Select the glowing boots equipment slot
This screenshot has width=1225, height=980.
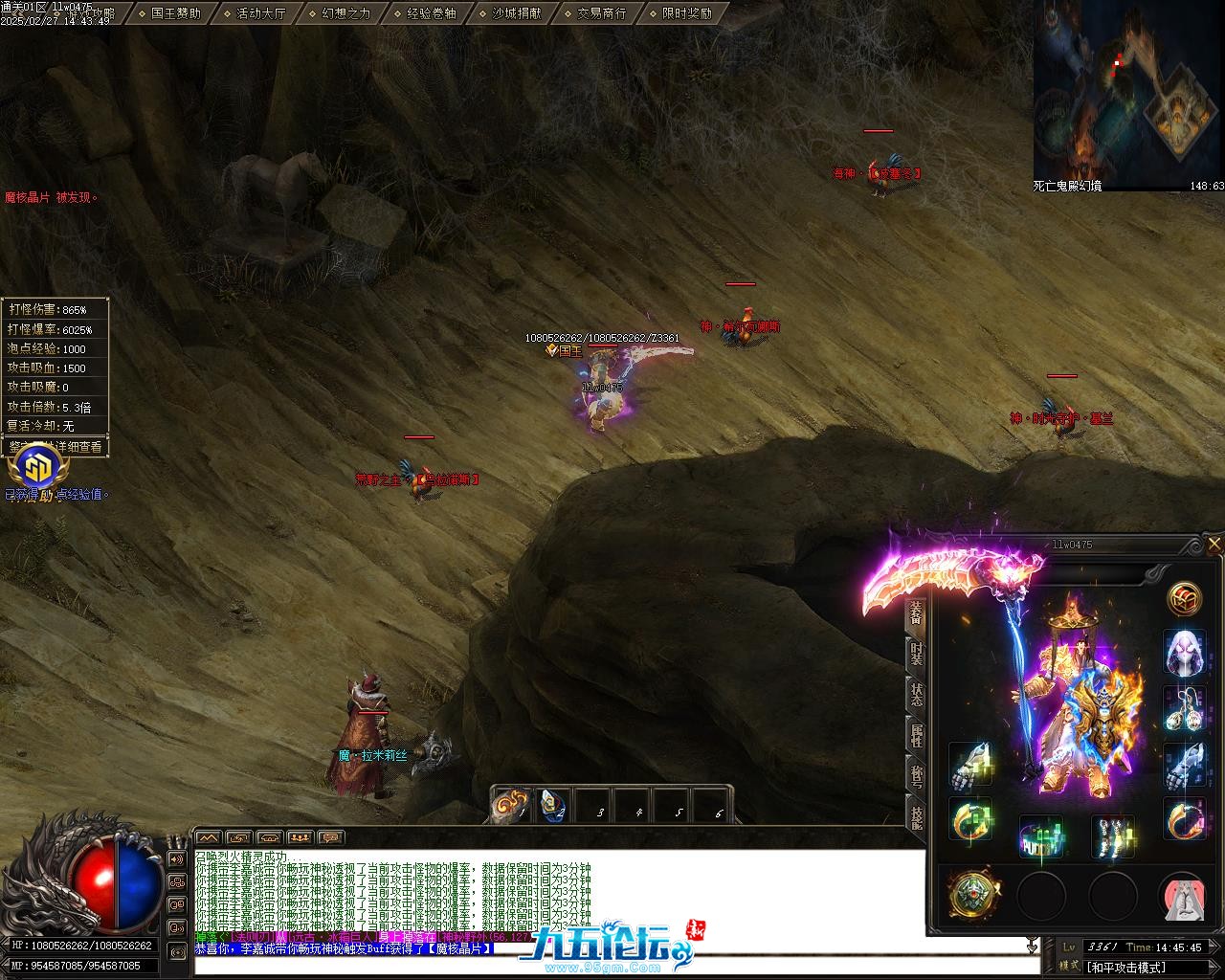point(1113,836)
